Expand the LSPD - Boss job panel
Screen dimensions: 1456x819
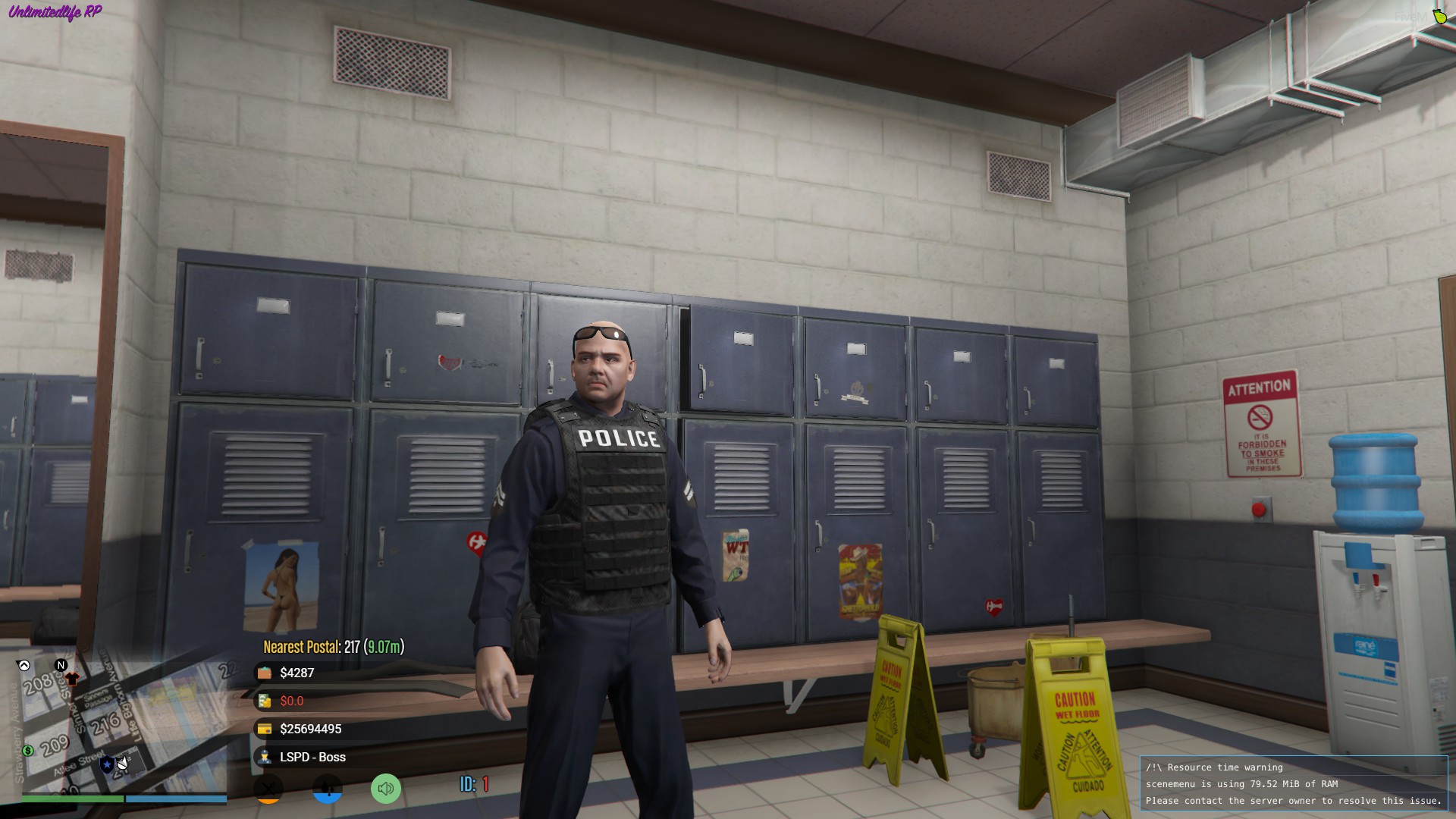(x=312, y=757)
